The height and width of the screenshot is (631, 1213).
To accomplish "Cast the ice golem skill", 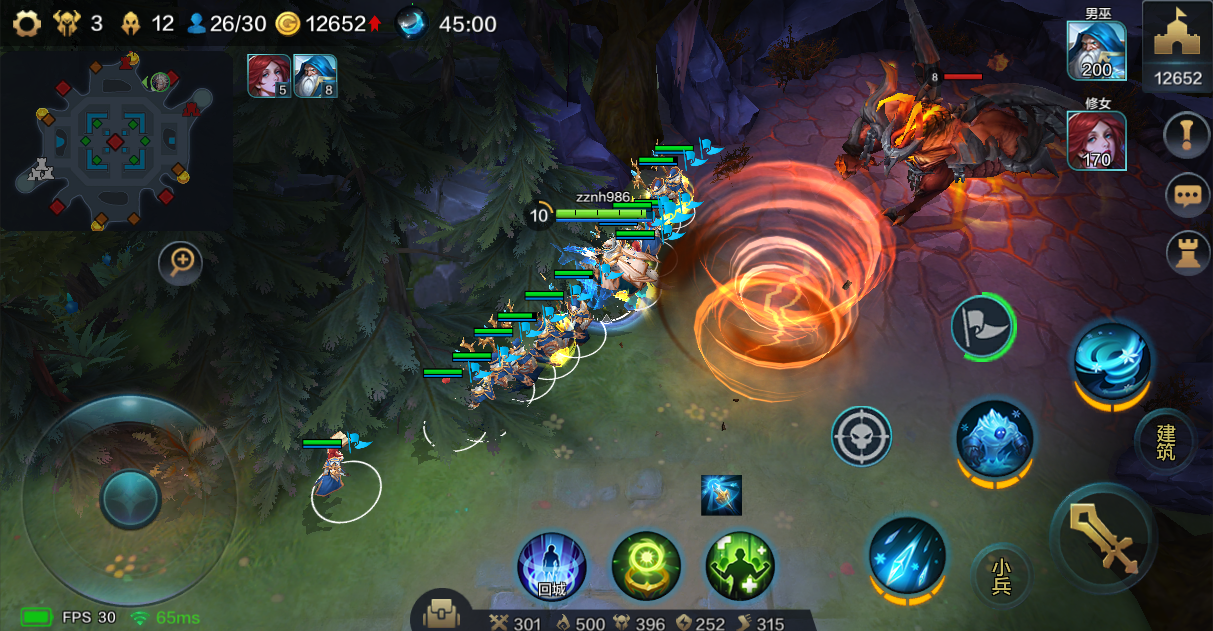I will [994, 440].
